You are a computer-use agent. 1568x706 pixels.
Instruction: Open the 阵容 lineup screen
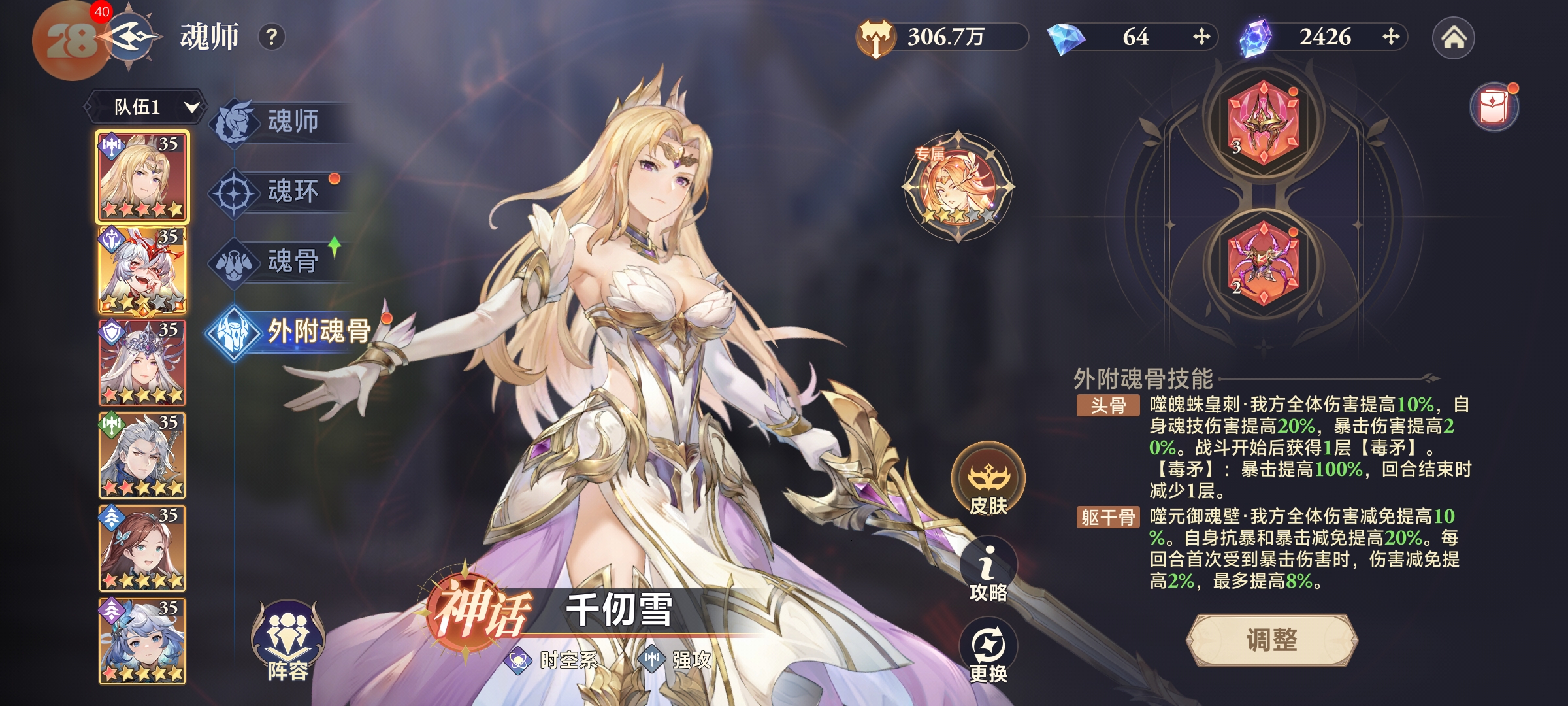click(287, 642)
